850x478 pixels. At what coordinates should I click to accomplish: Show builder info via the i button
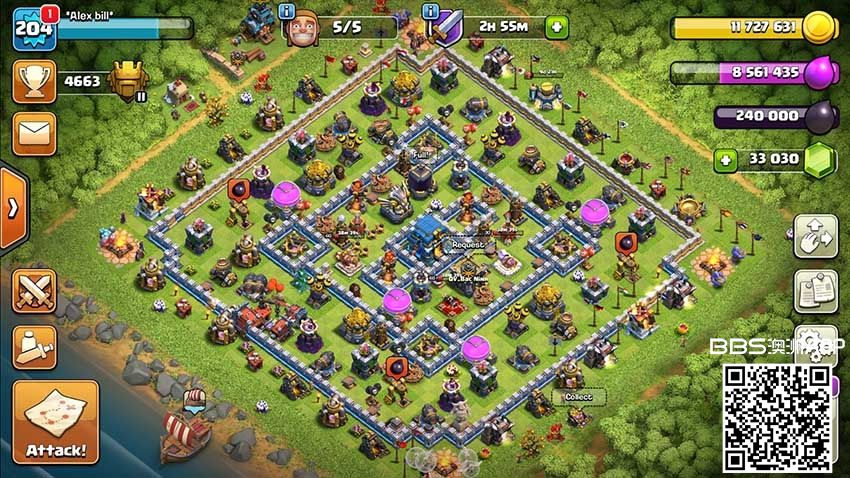click(x=288, y=11)
